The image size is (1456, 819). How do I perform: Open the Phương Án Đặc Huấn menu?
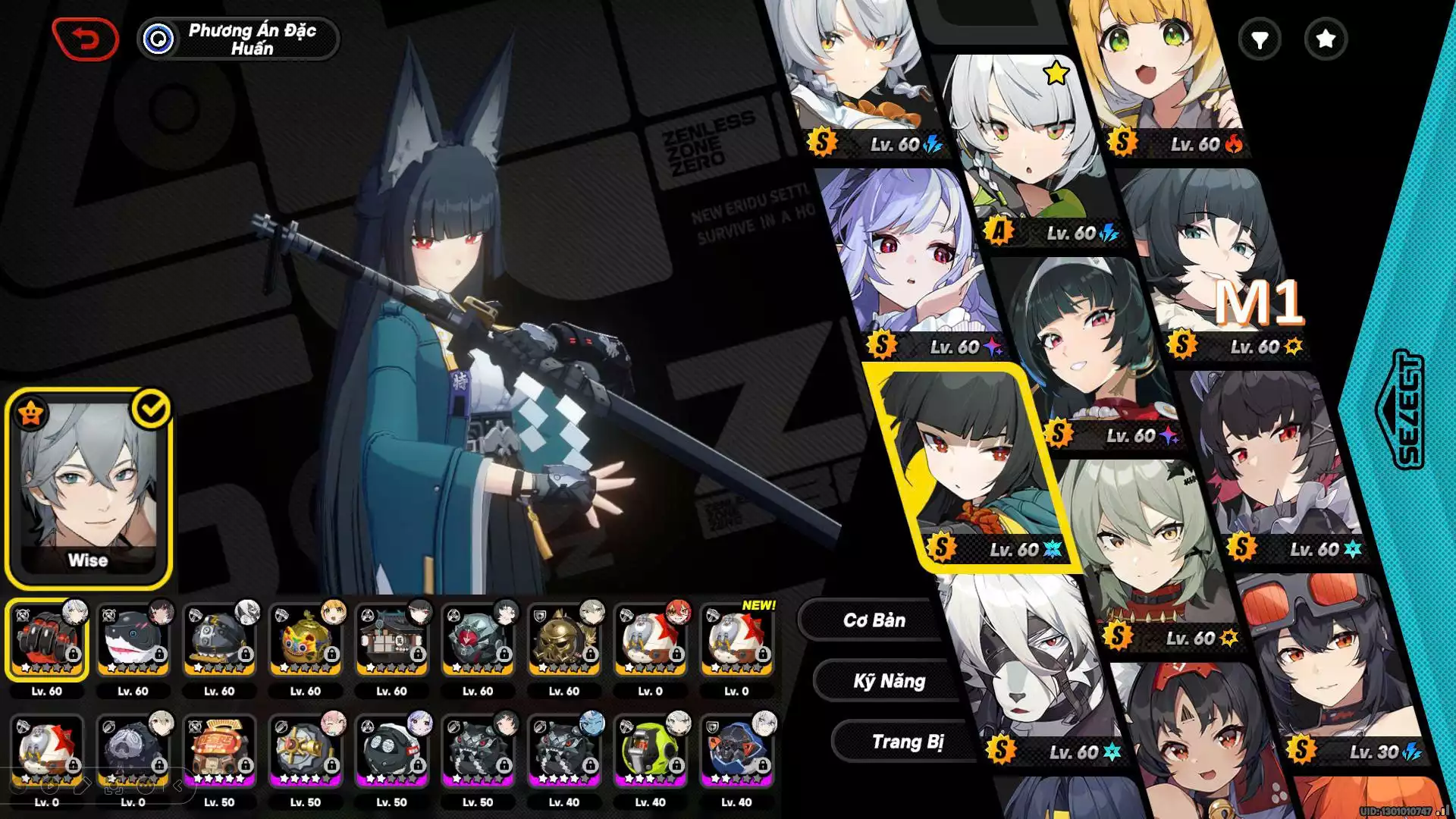238,39
